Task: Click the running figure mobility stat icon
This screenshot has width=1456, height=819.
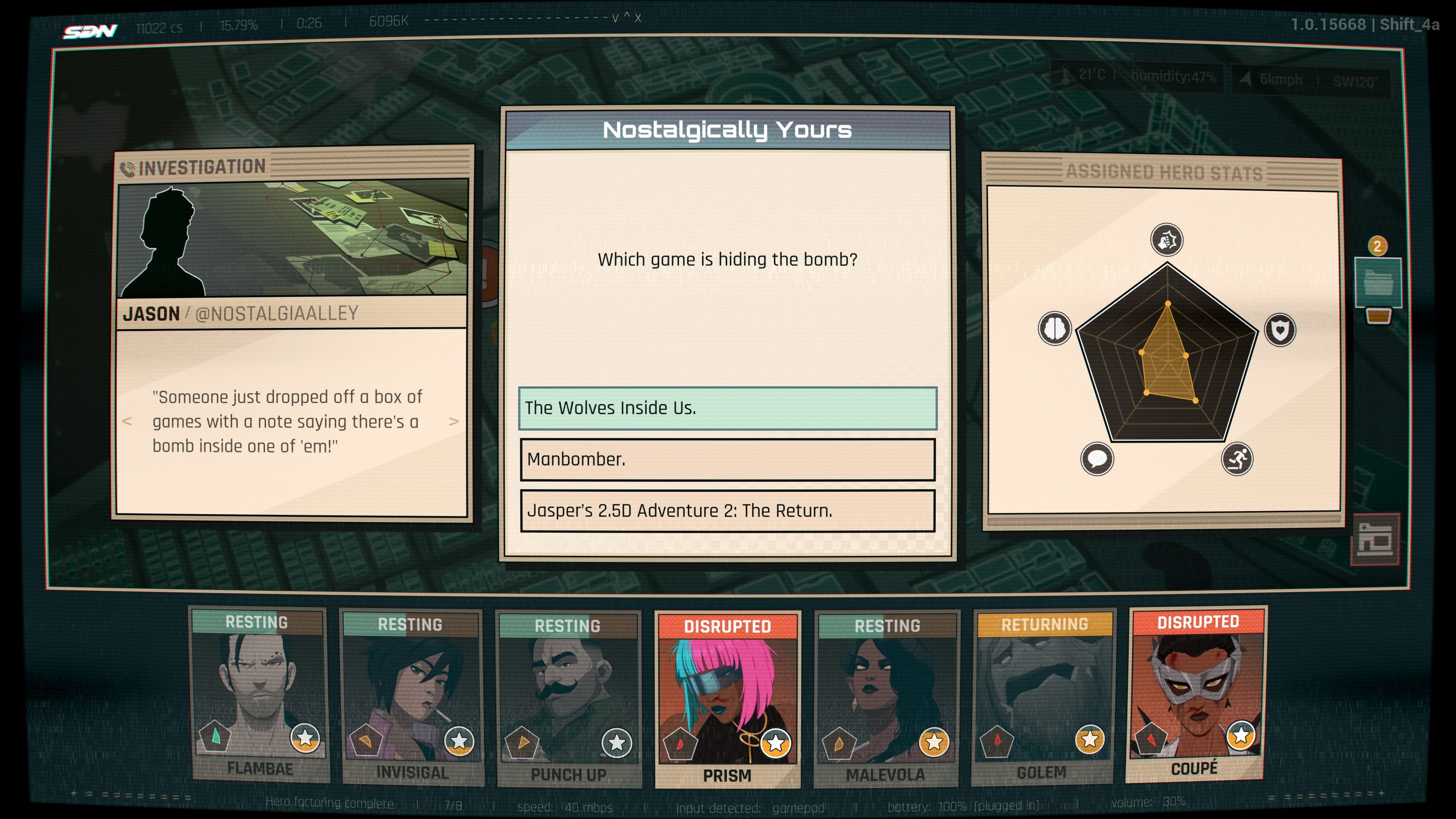Action: tap(1237, 458)
